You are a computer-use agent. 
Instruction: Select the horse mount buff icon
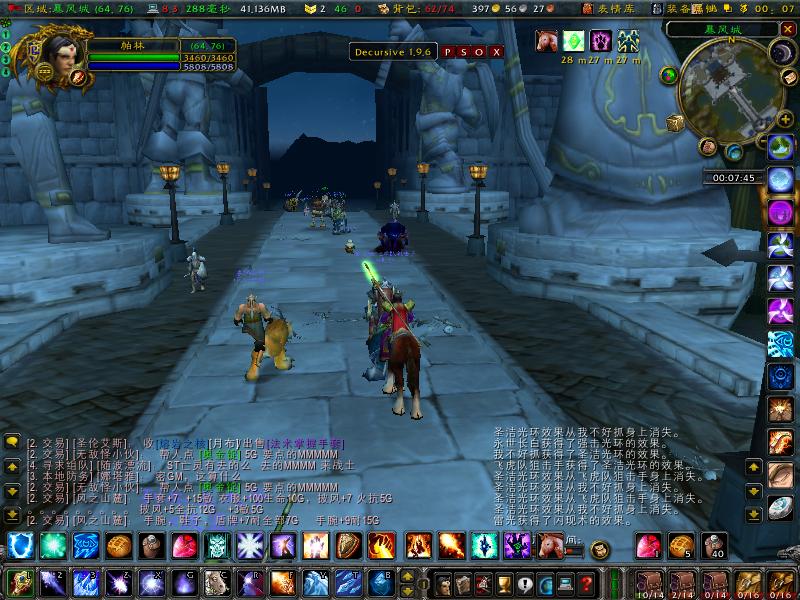tap(546, 41)
